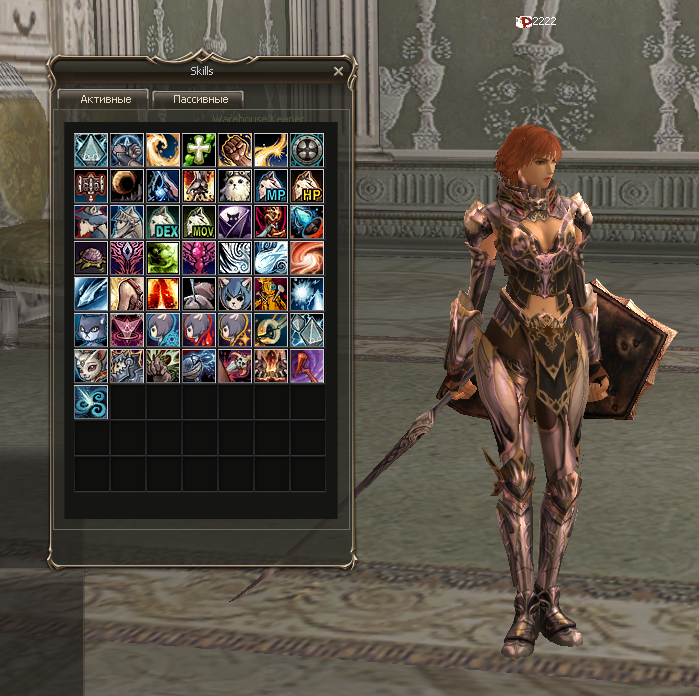Screen dimensions: 699x696
Task: Switch to the Активные skills tab
Action: tap(103, 99)
